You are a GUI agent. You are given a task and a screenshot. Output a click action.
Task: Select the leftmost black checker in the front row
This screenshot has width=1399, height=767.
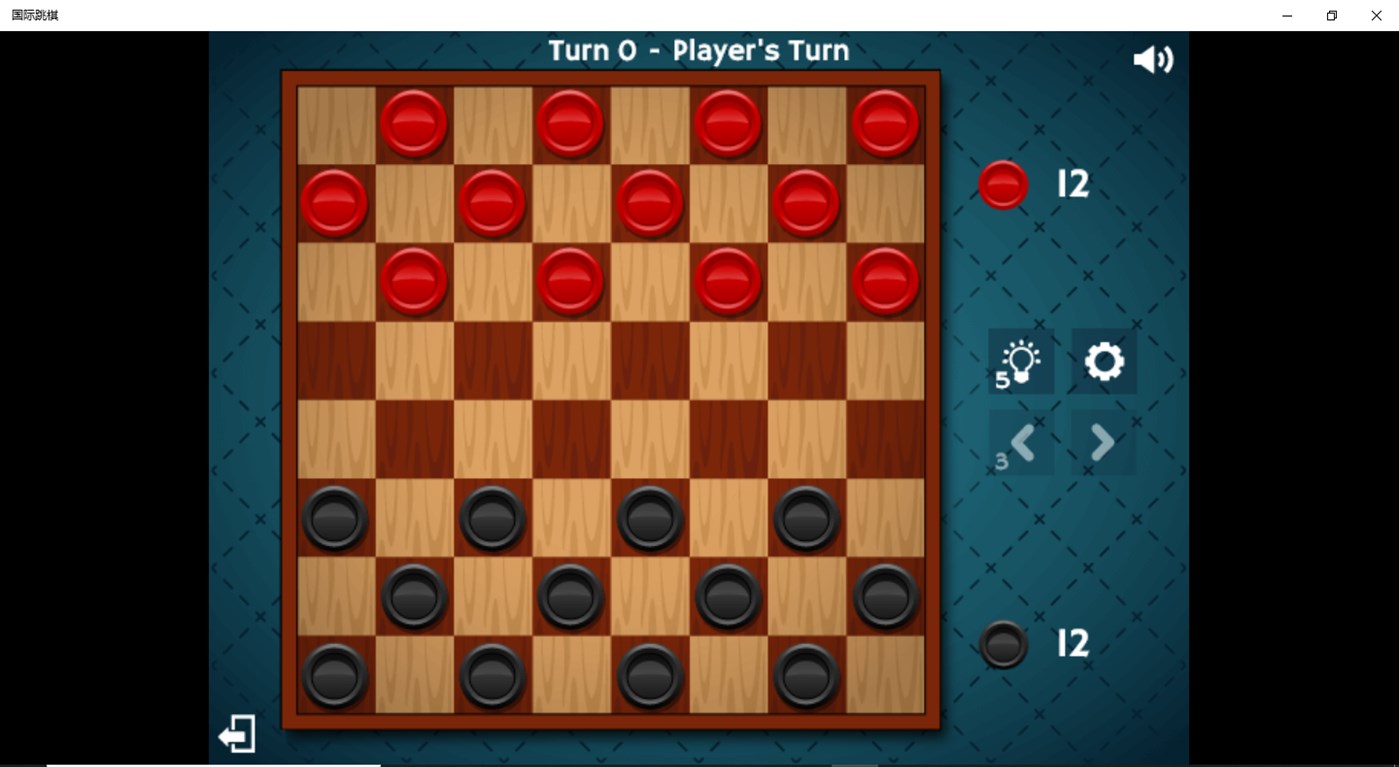point(334,518)
